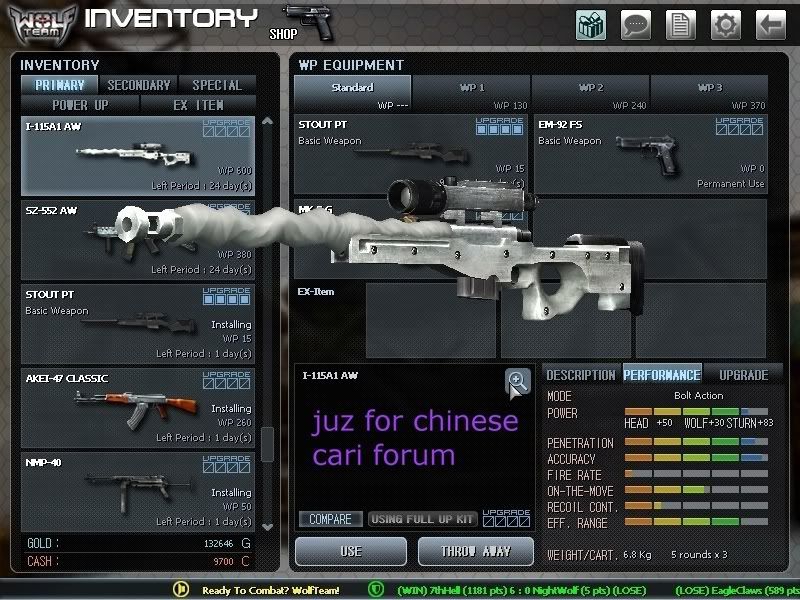The width and height of the screenshot is (800, 600).
Task: Click the Compare button
Action: 330,520
